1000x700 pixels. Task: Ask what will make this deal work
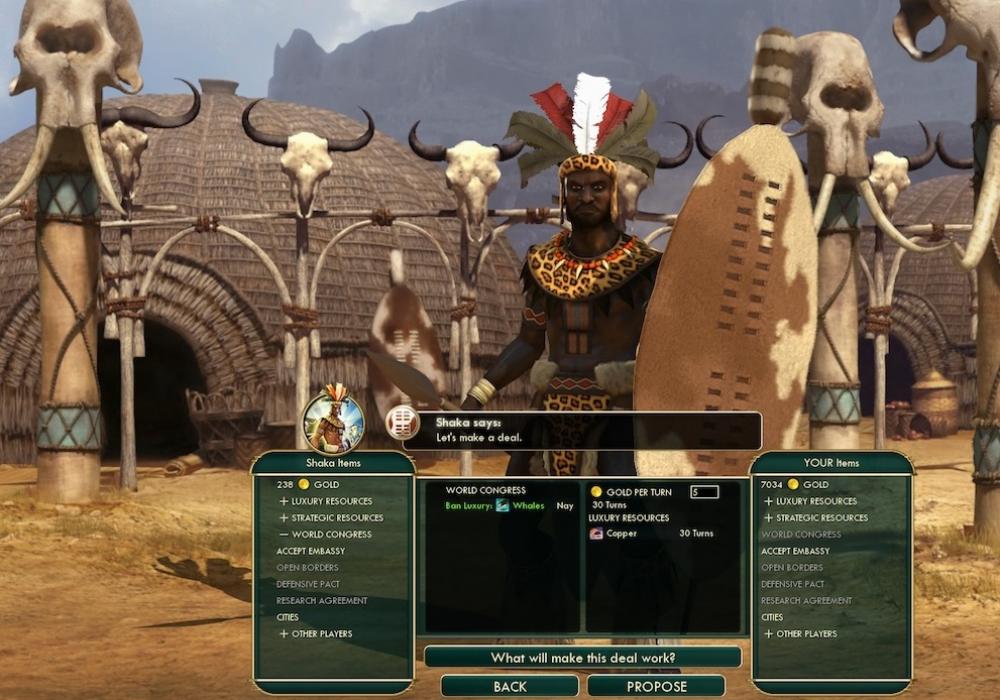(582, 657)
